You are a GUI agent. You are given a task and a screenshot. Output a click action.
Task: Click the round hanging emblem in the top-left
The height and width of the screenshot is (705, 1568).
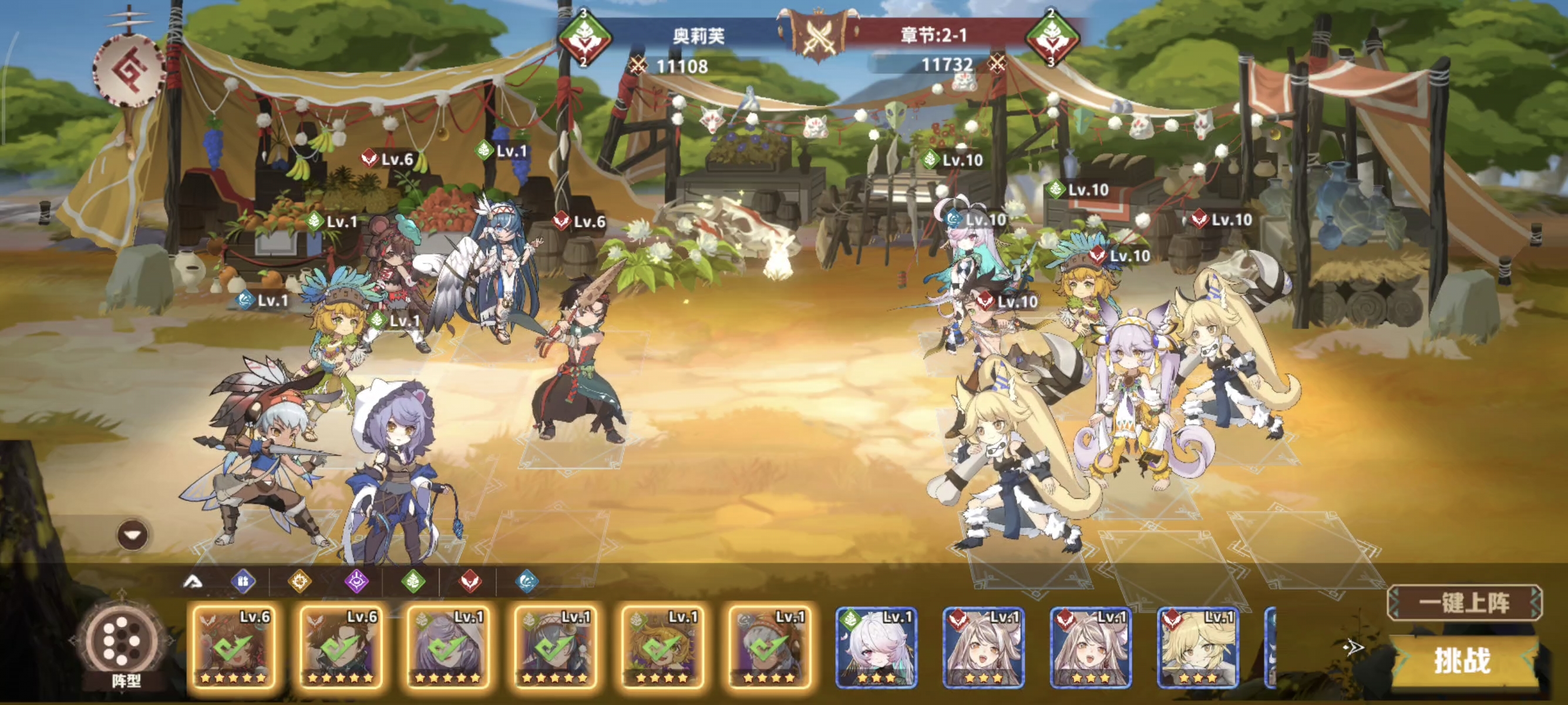point(130,71)
